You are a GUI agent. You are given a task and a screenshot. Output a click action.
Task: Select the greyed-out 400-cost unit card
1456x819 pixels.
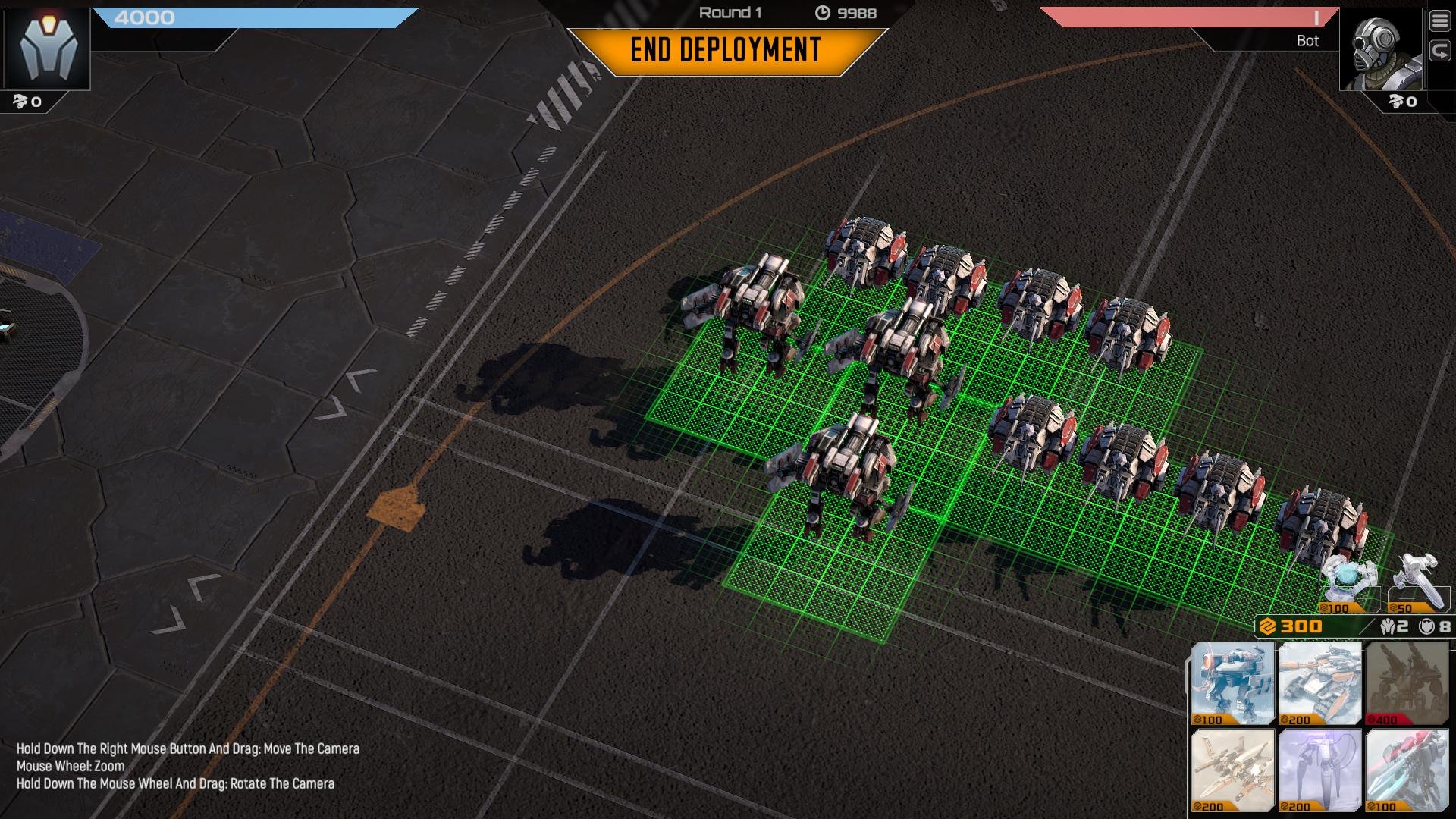[x=1406, y=683]
